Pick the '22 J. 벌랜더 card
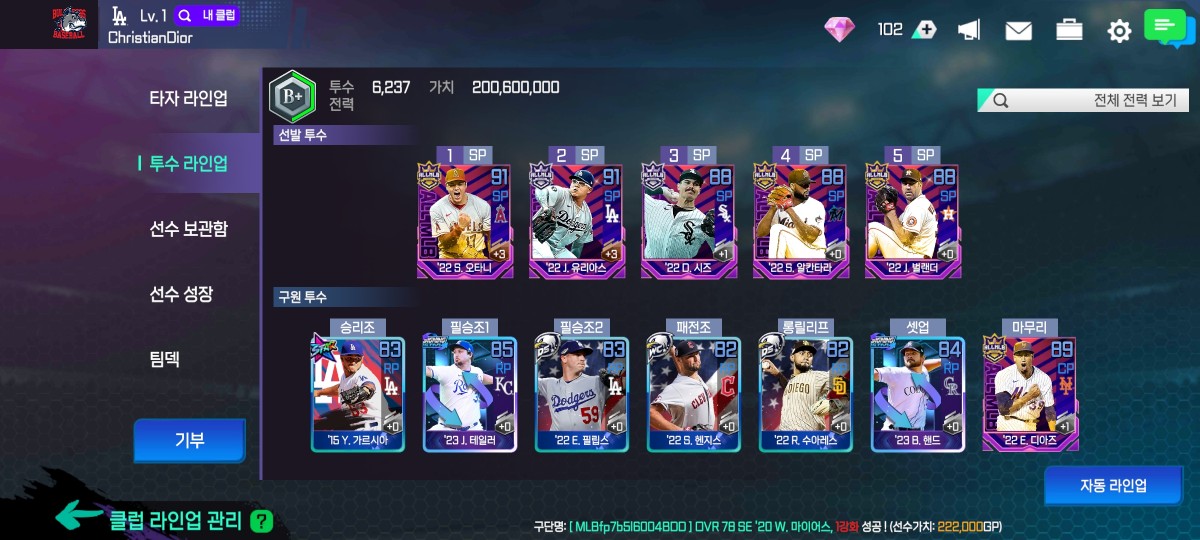1200x540 pixels. (x=912, y=218)
